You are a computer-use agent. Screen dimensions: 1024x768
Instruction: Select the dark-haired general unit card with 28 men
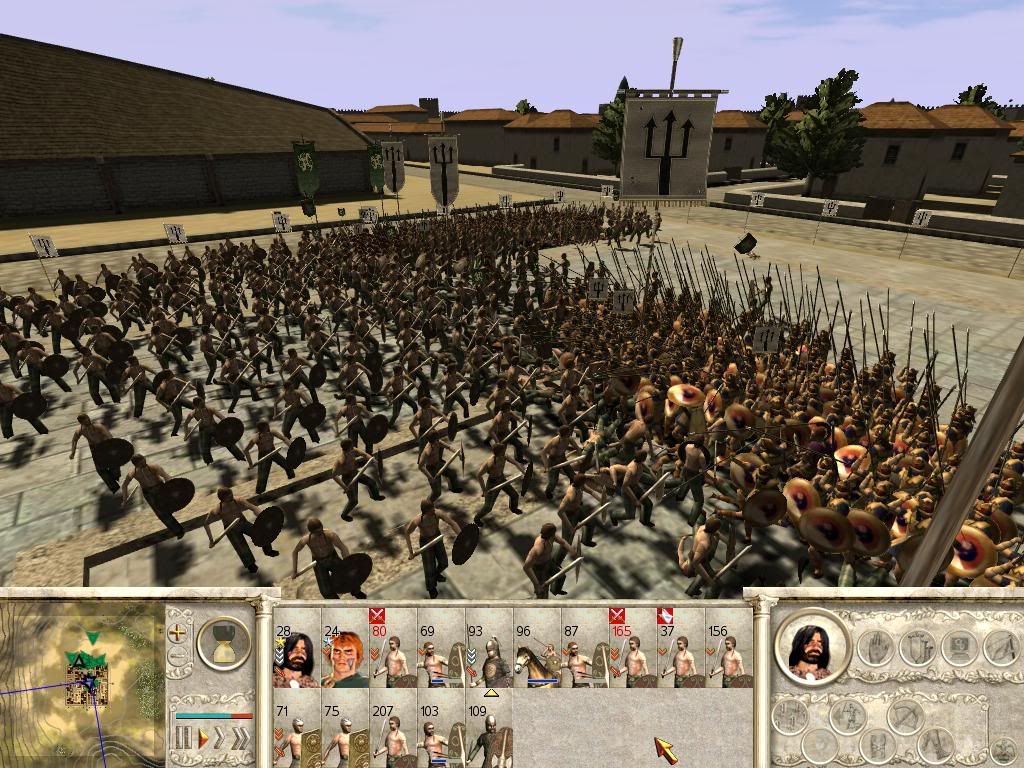[297, 654]
